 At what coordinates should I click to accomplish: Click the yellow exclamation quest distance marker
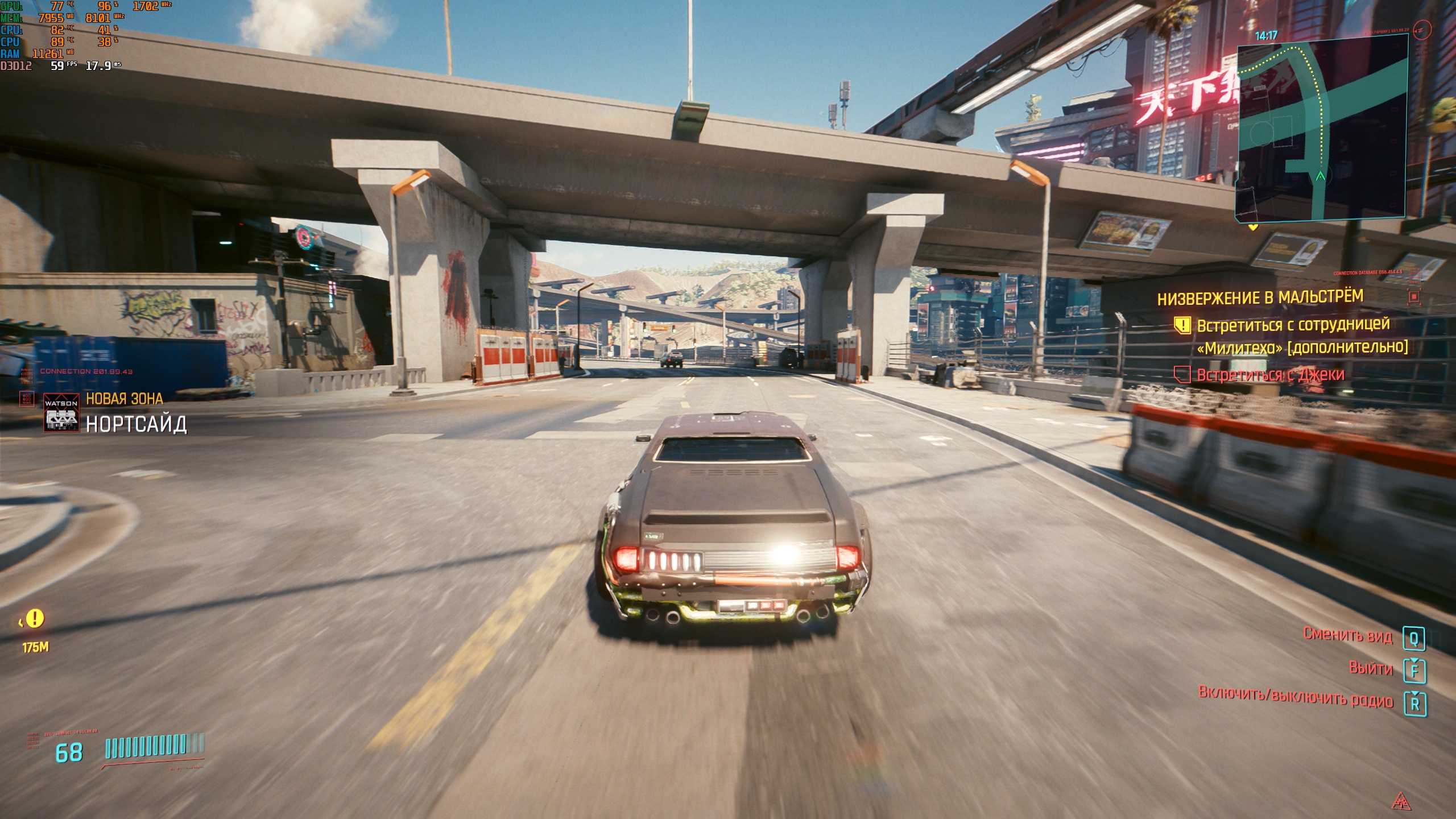pyautogui.click(x=35, y=618)
